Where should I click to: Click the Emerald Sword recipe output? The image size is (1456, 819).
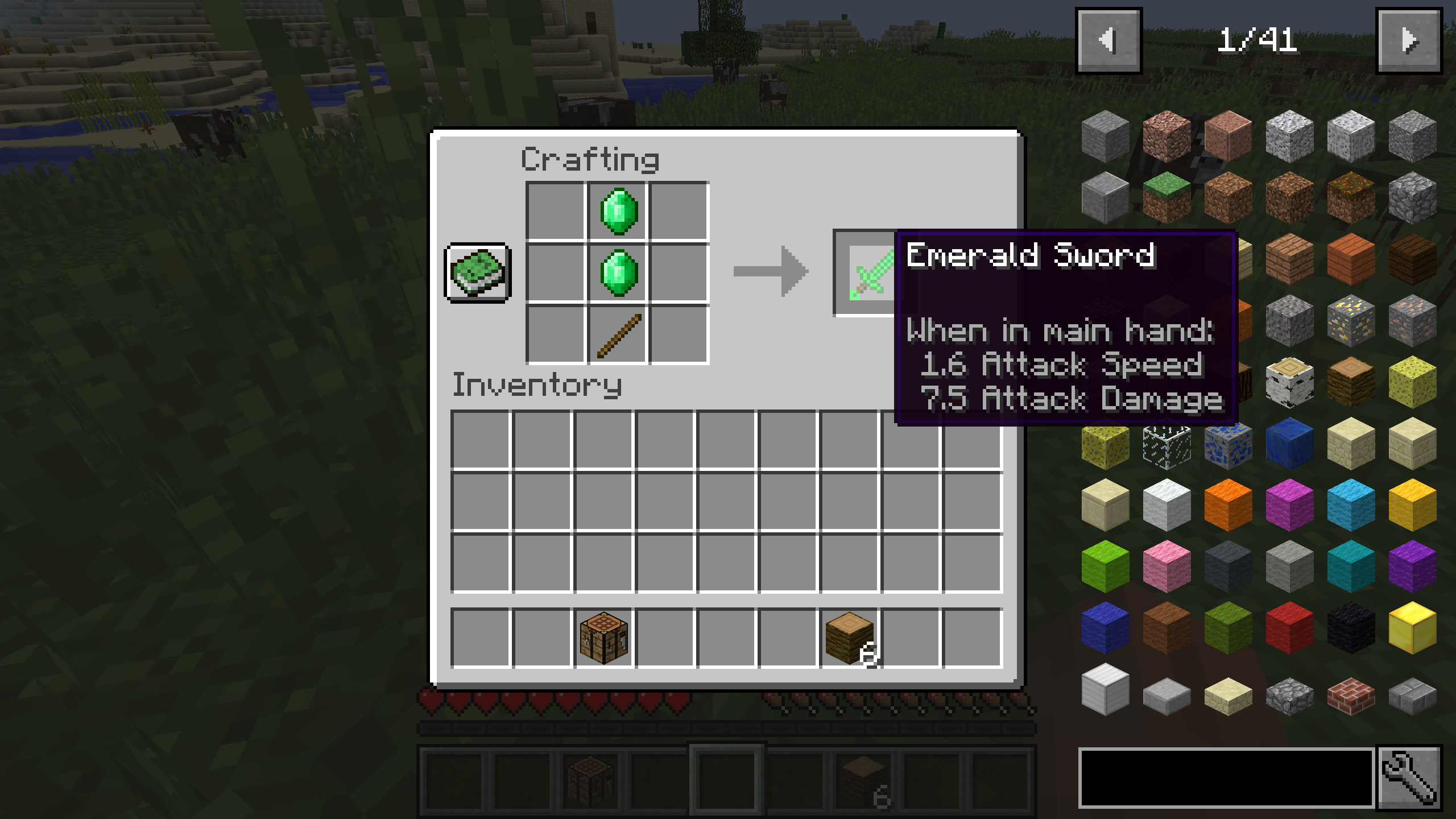864,273
